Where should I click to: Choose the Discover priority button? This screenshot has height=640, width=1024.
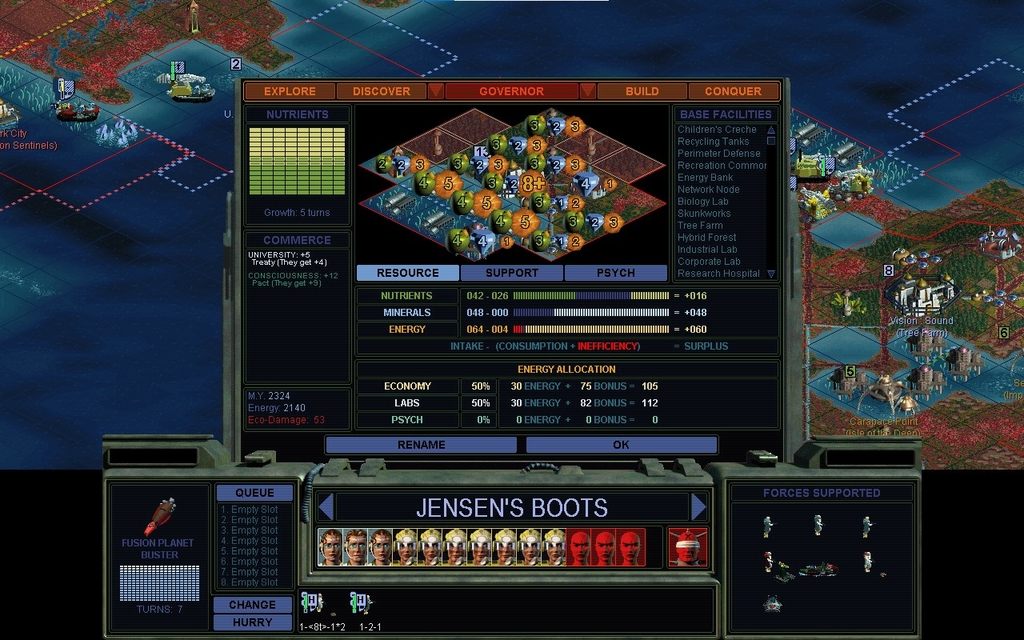point(381,91)
